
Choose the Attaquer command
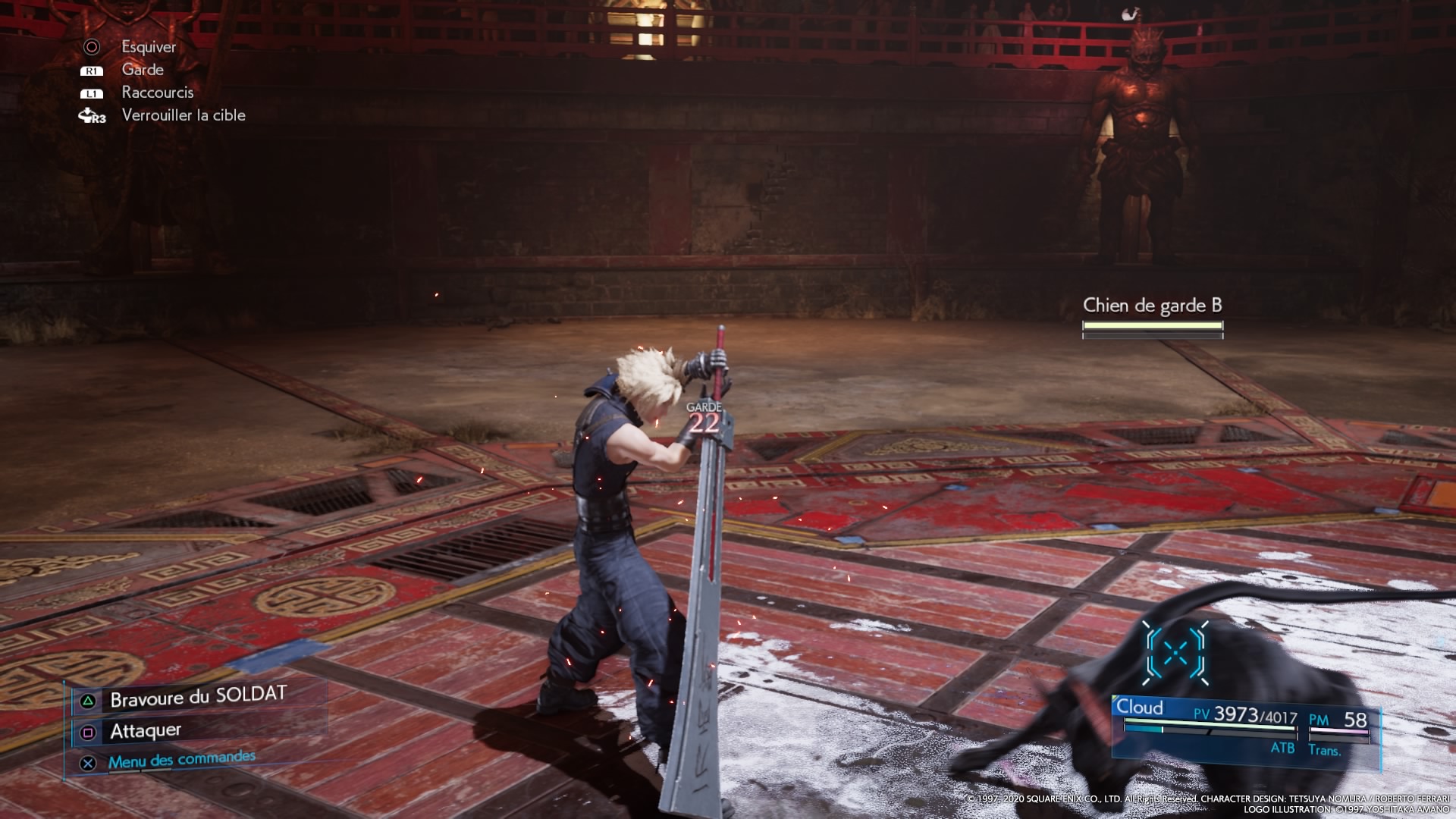[146, 731]
